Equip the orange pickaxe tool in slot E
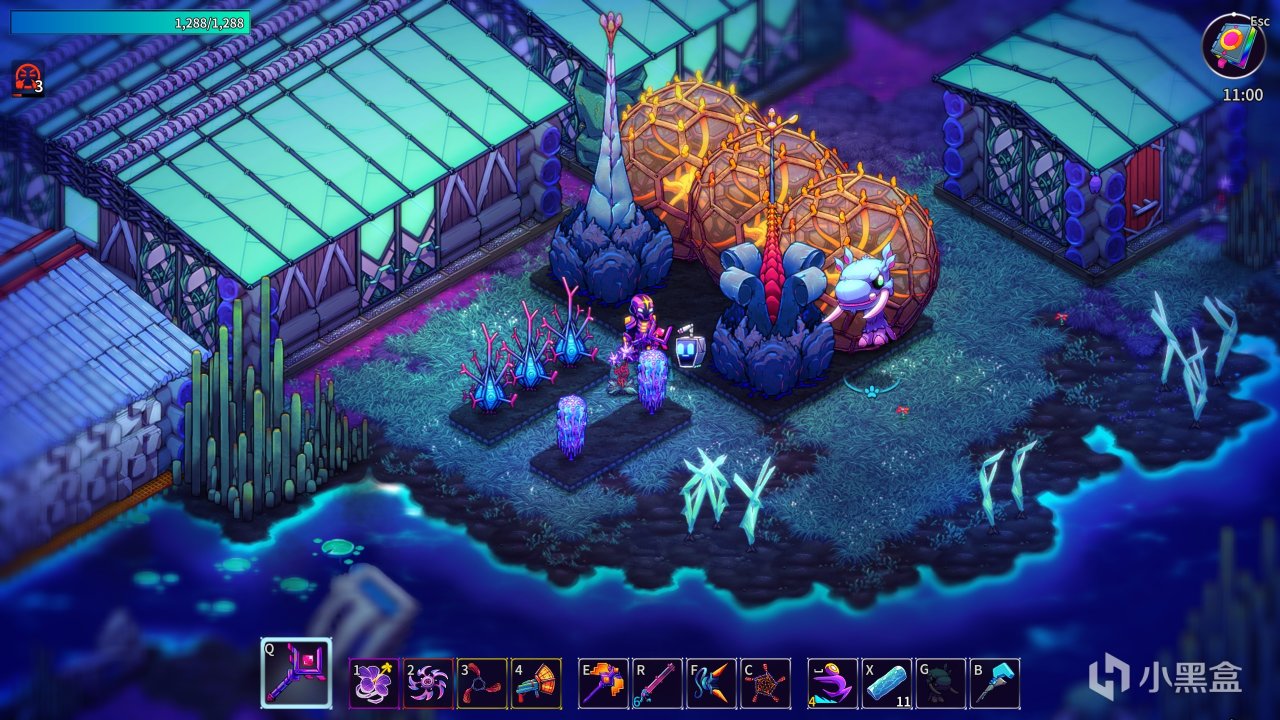Viewport: 1280px width, 720px height. click(x=603, y=683)
